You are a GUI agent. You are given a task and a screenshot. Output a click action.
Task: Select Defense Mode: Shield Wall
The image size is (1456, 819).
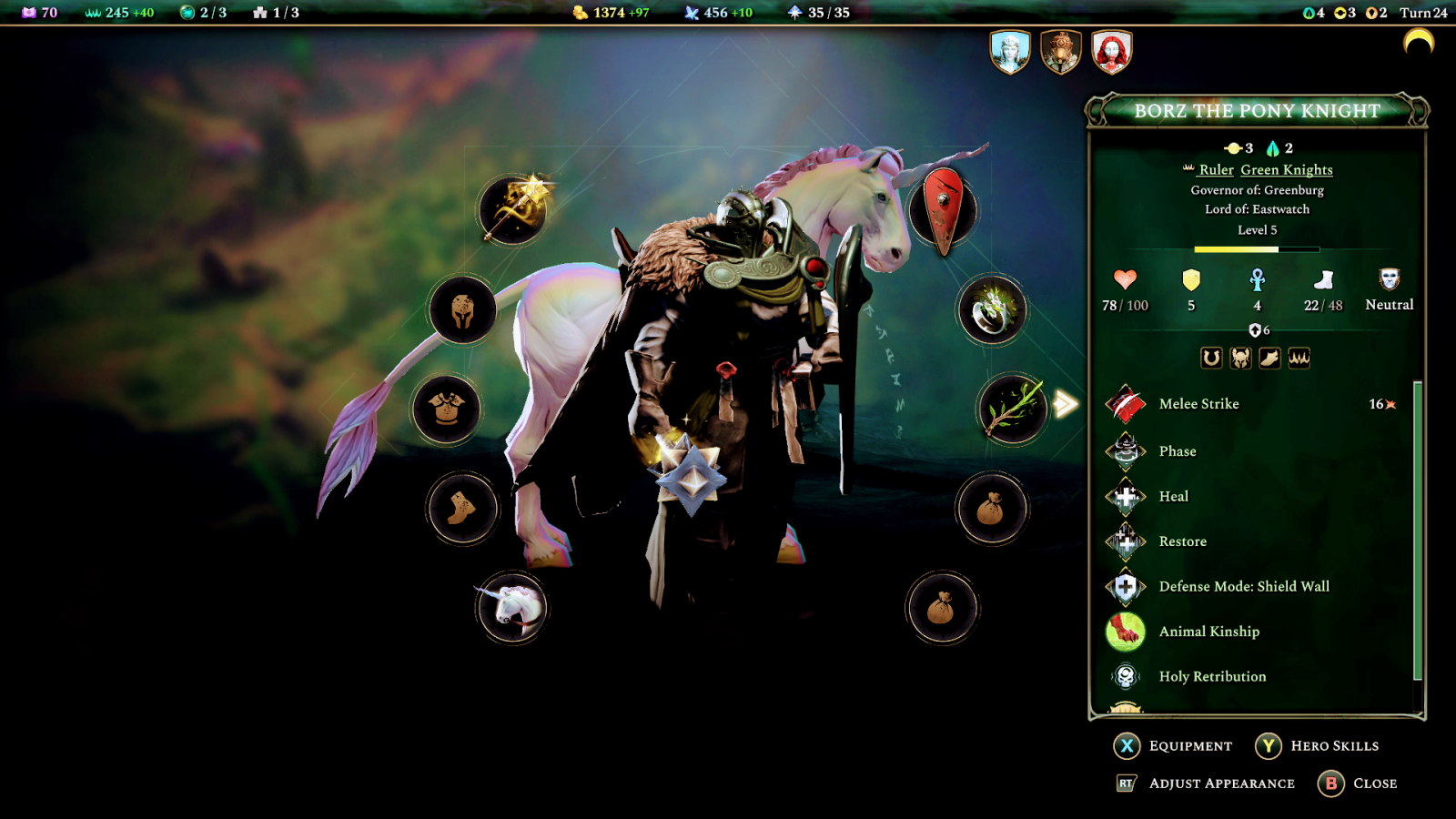coord(1243,587)
